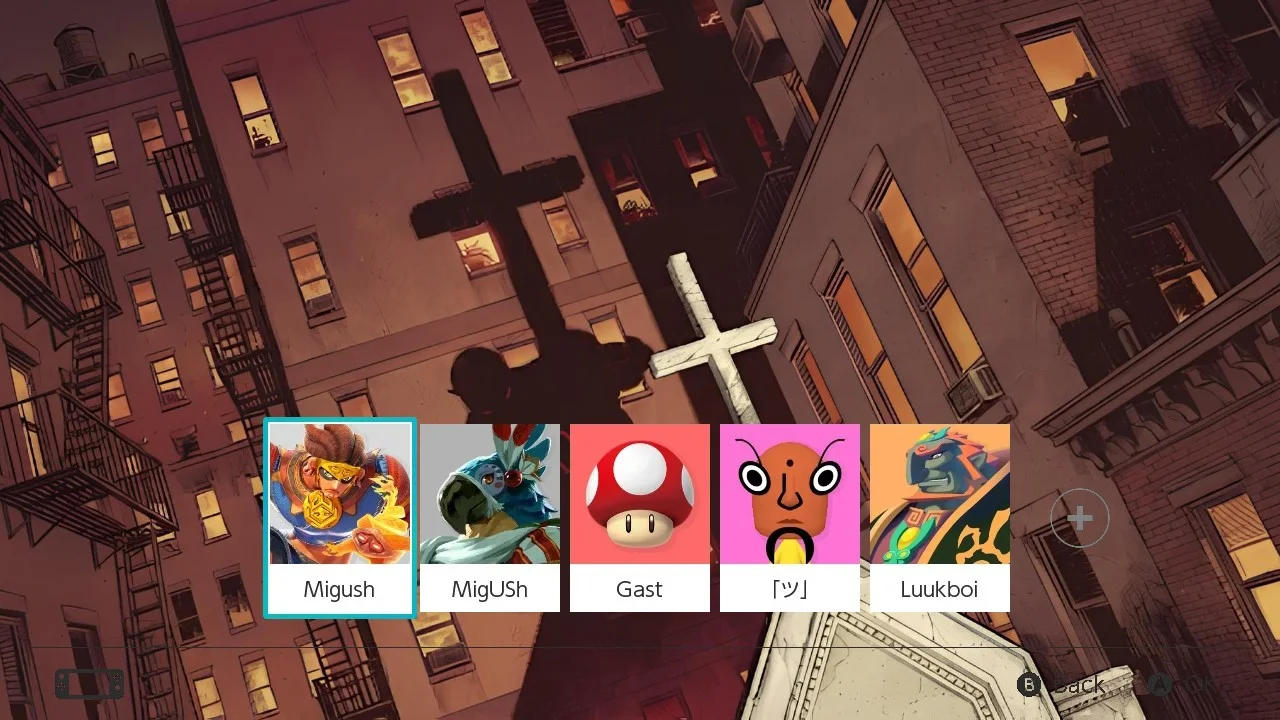The image size is (1280, 720).
Task: Click the 「ツ」 name label
Action: (x=789, y=589)
